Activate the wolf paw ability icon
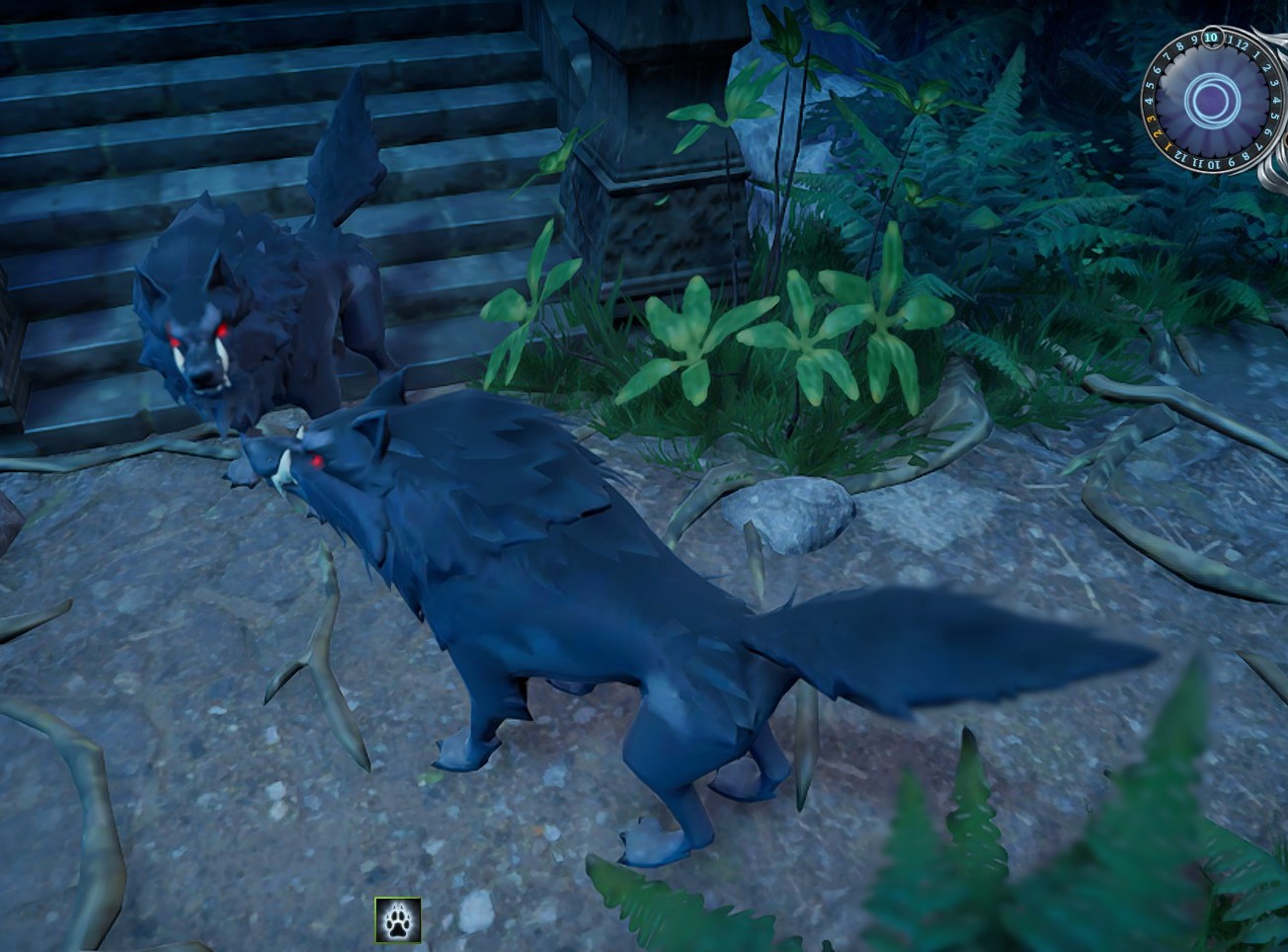 pyautogui.click(x=397, y=919)
